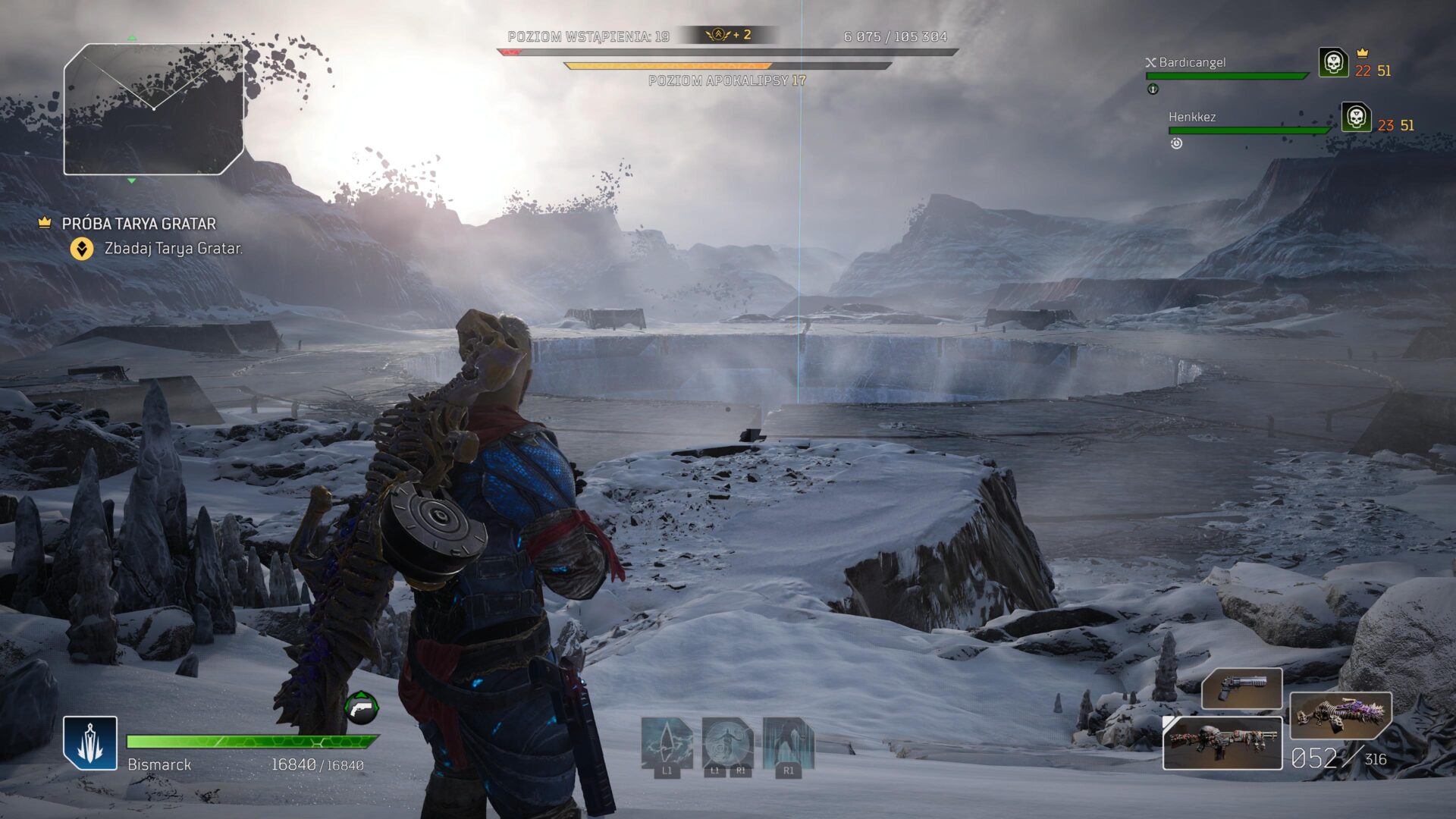Click the blue class emblem beside Bismarck

[90, 742]
